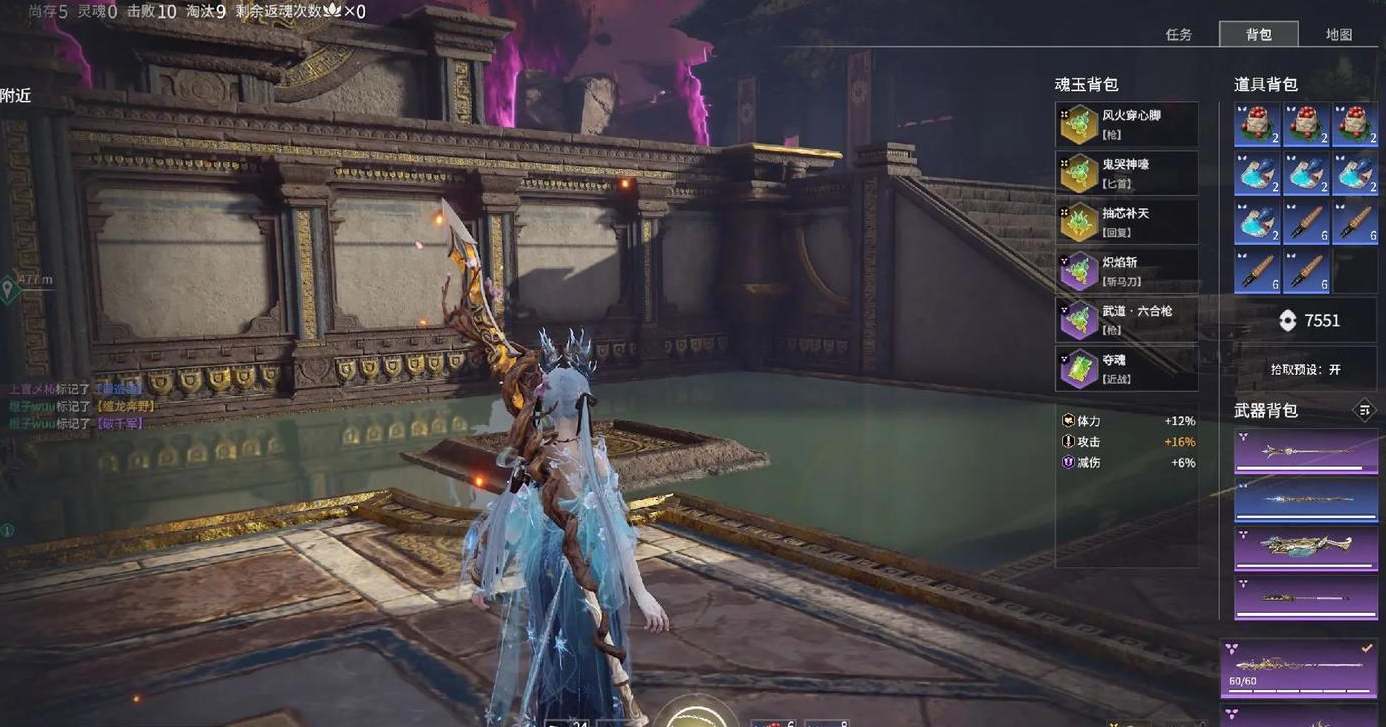Viewport: 1386px width, 727px height.
Task: Select the 背包 tab
Action: pyautogui.click(x=1259, y=34)
